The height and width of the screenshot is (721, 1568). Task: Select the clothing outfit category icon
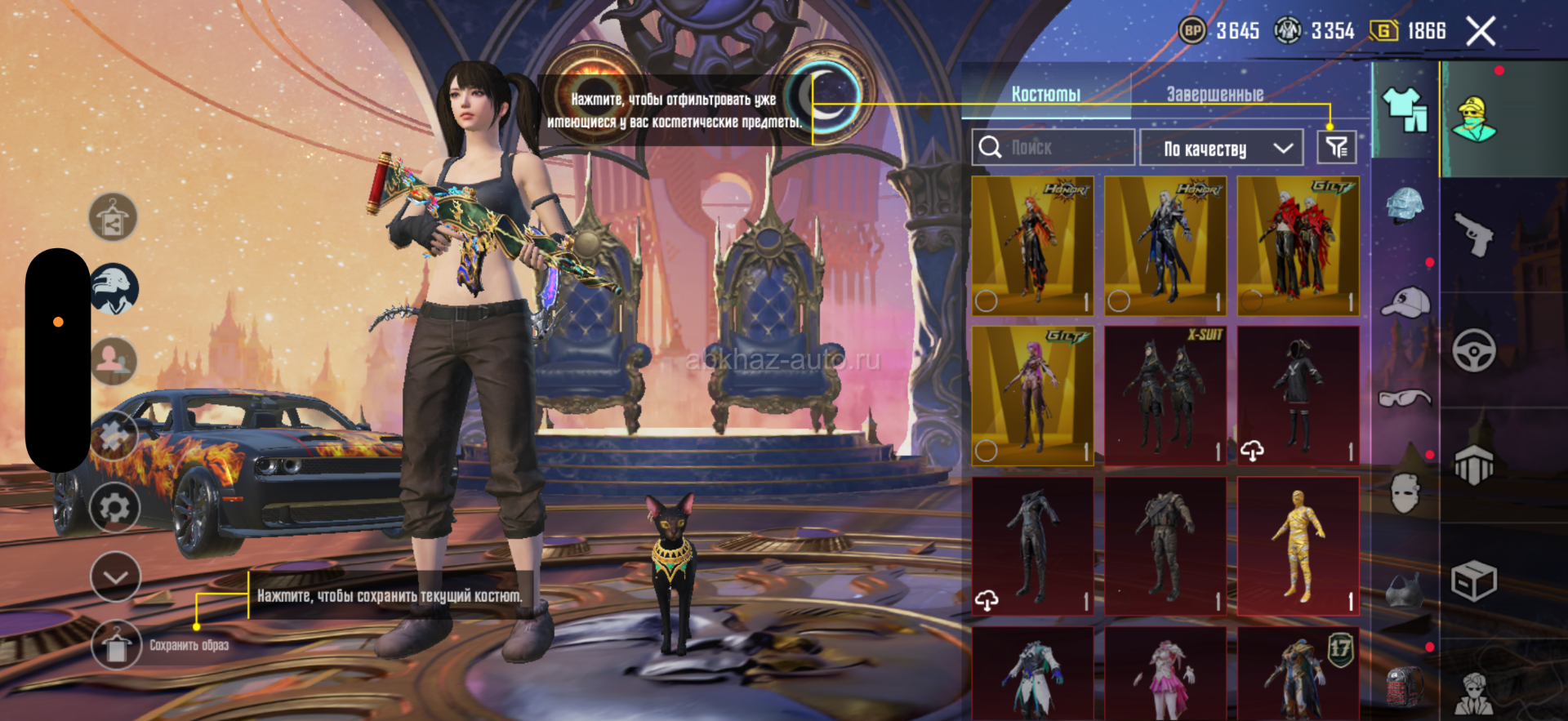pyautogui.click(x=1405, y=109)
